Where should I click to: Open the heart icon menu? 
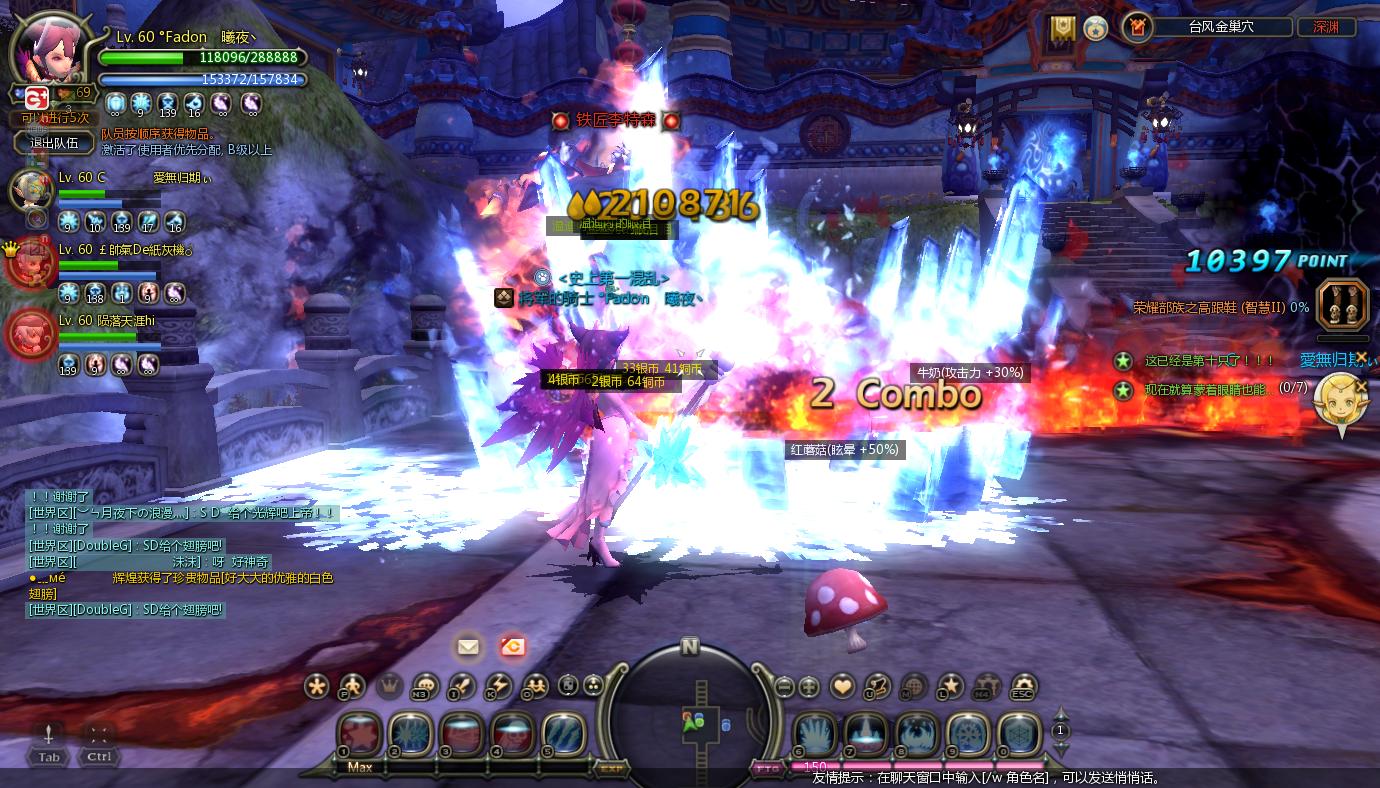842,687
